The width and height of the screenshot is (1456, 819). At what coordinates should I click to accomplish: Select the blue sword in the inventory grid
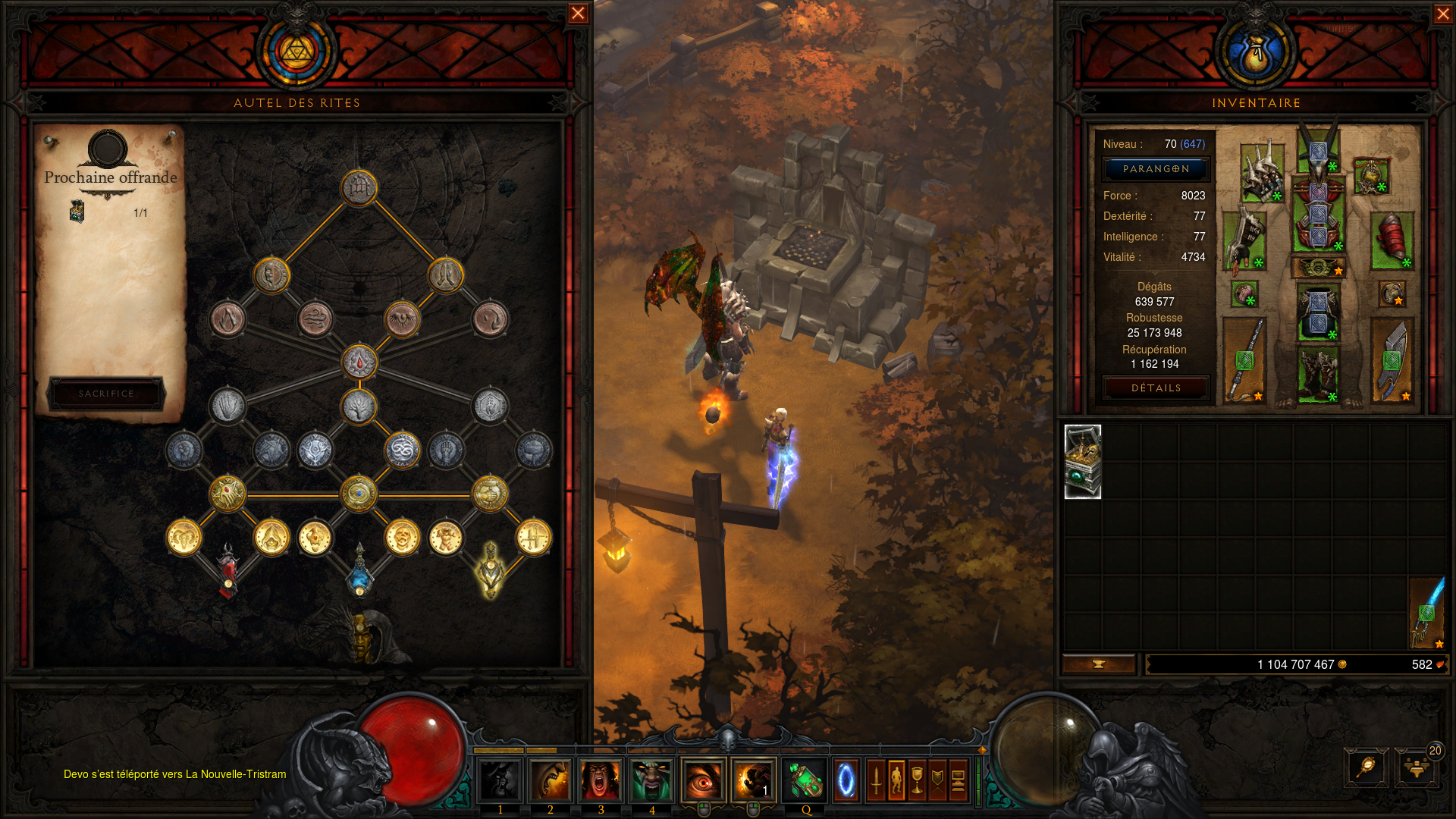(x=1427, y=613)
